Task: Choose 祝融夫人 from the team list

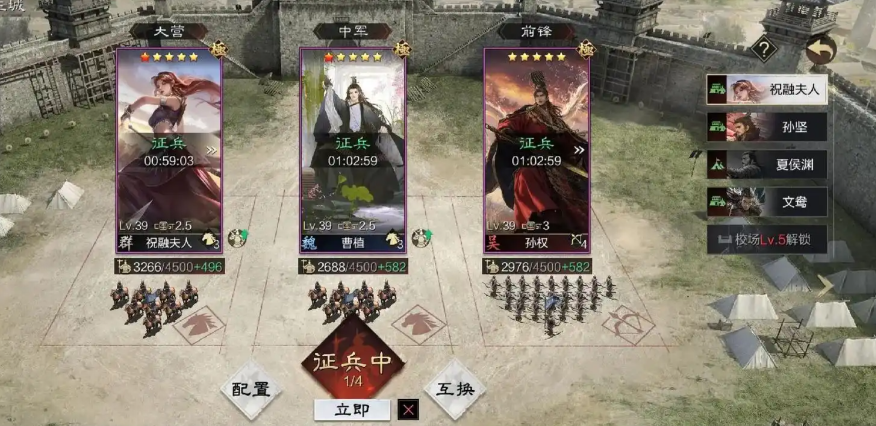Action: click(767, 90)
